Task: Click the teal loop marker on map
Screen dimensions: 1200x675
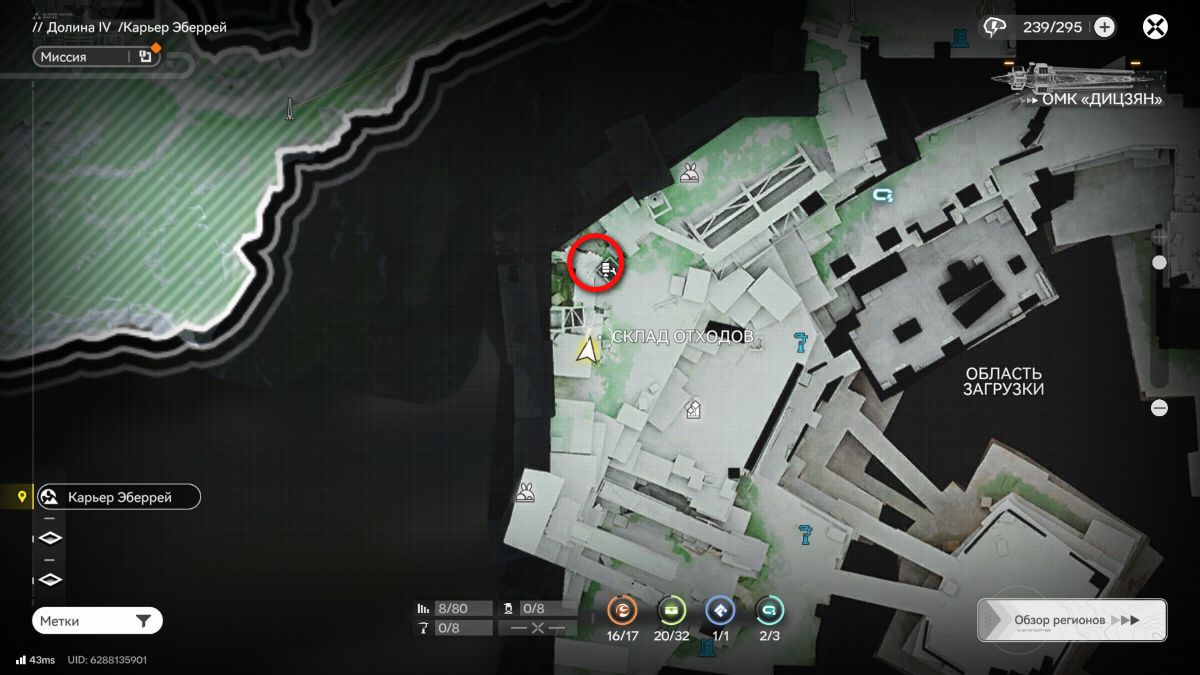Action: click(x=882, y=196)
